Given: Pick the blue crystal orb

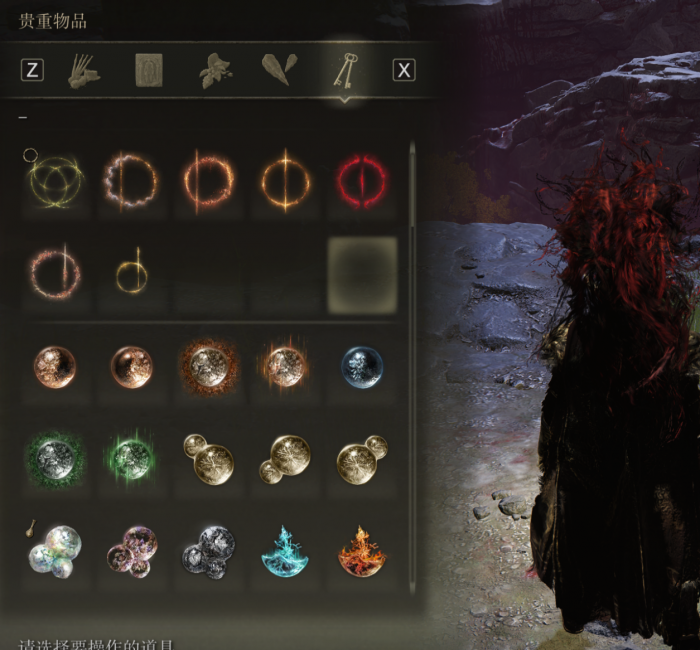Looking at the screenshot, I should coord(362,367).
